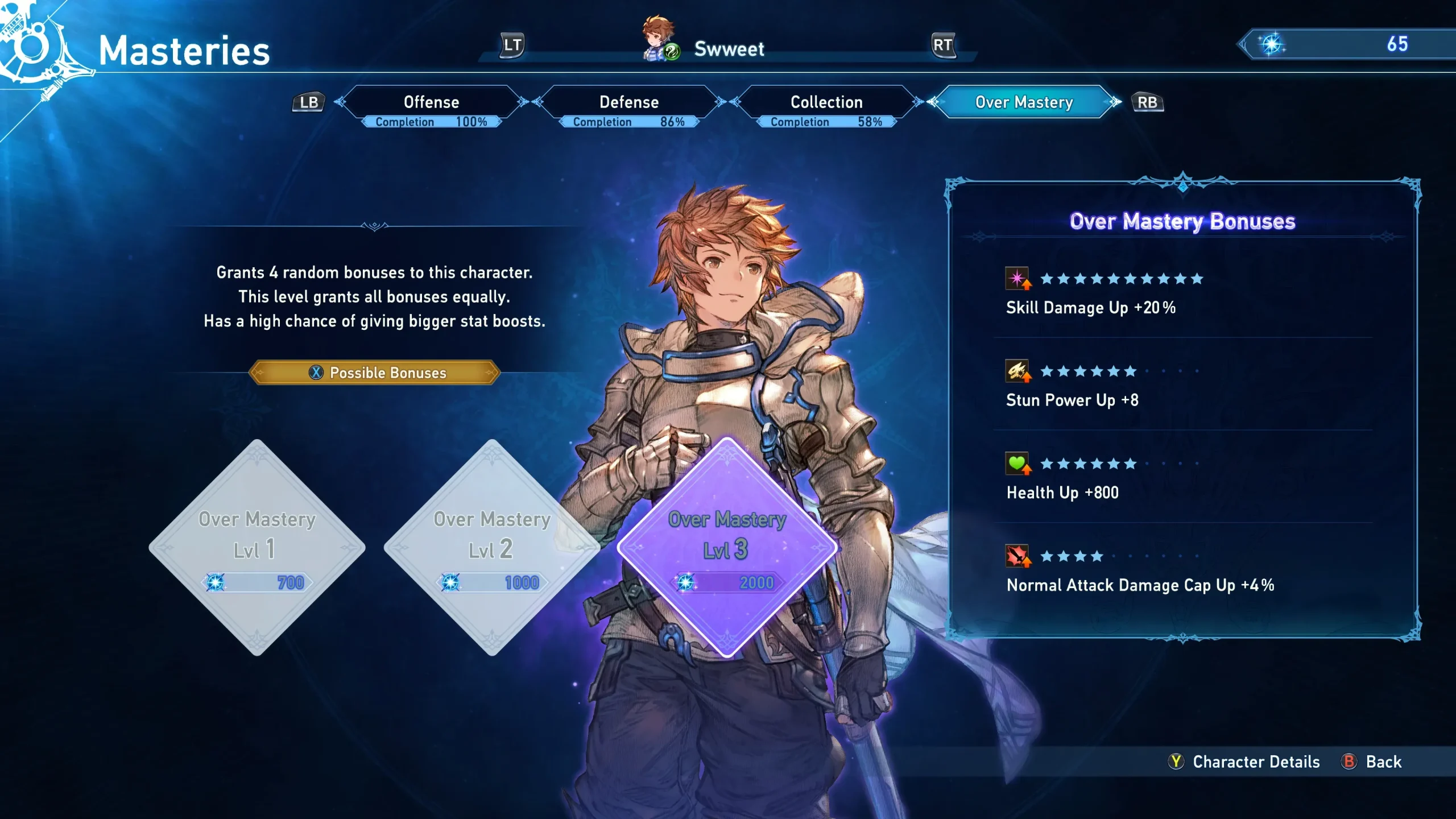
Task: Select the Over Mastery Lvl 1 tile
Action: tap(257, 547)
